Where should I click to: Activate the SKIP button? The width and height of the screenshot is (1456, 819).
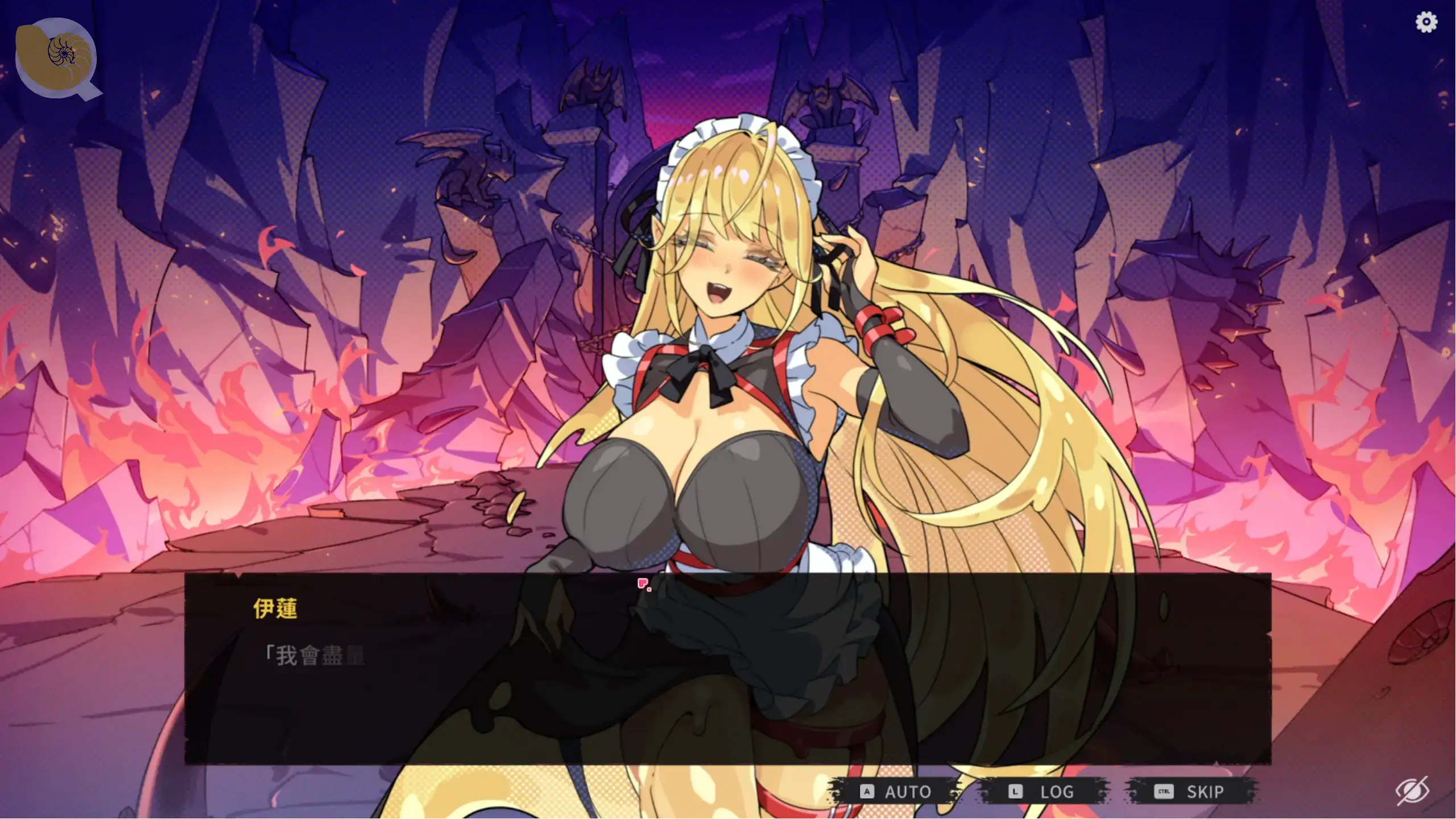pos(1192,791)
